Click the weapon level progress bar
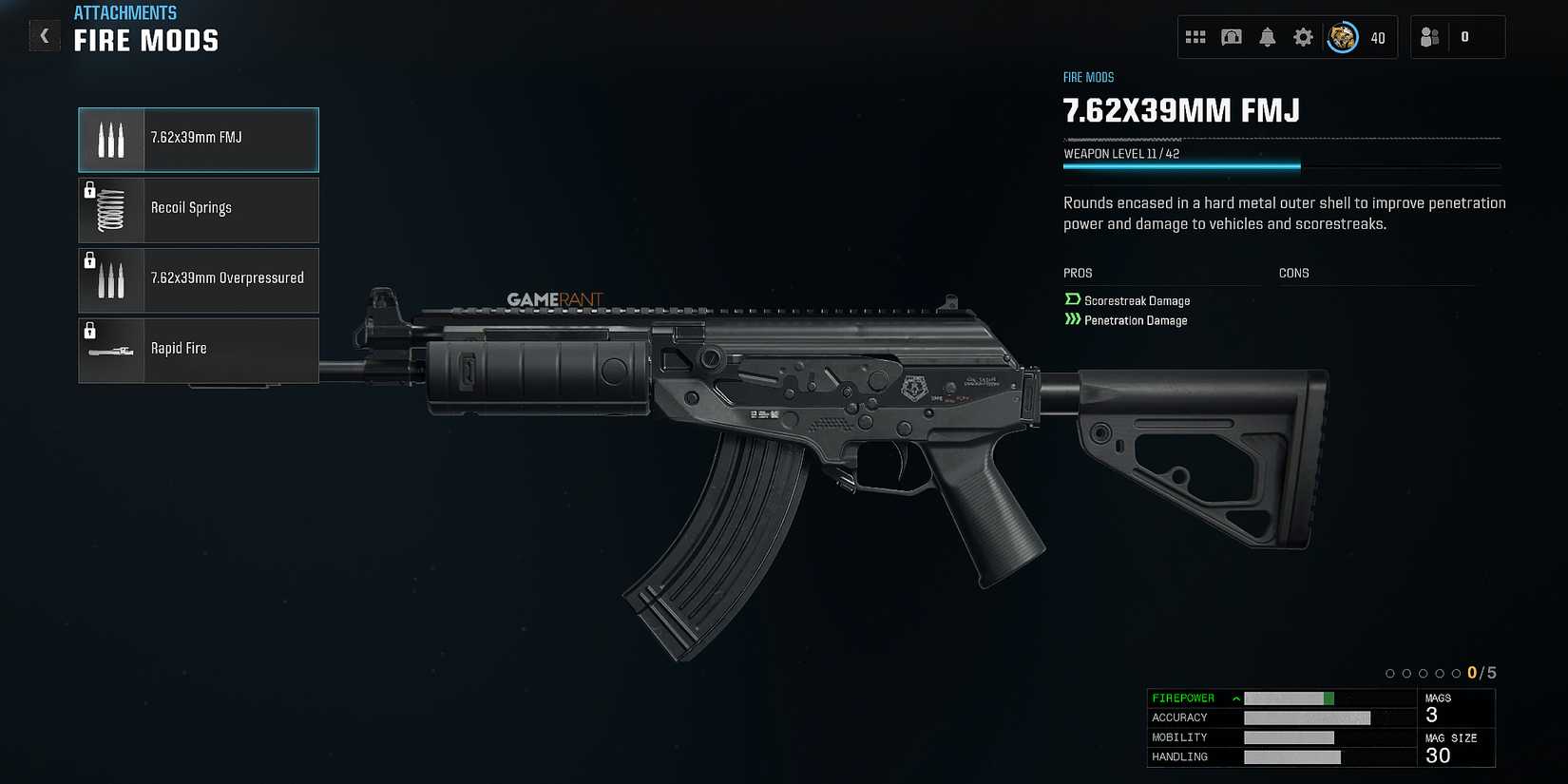Screen dimensions: 1568x784 point(1181,164)
